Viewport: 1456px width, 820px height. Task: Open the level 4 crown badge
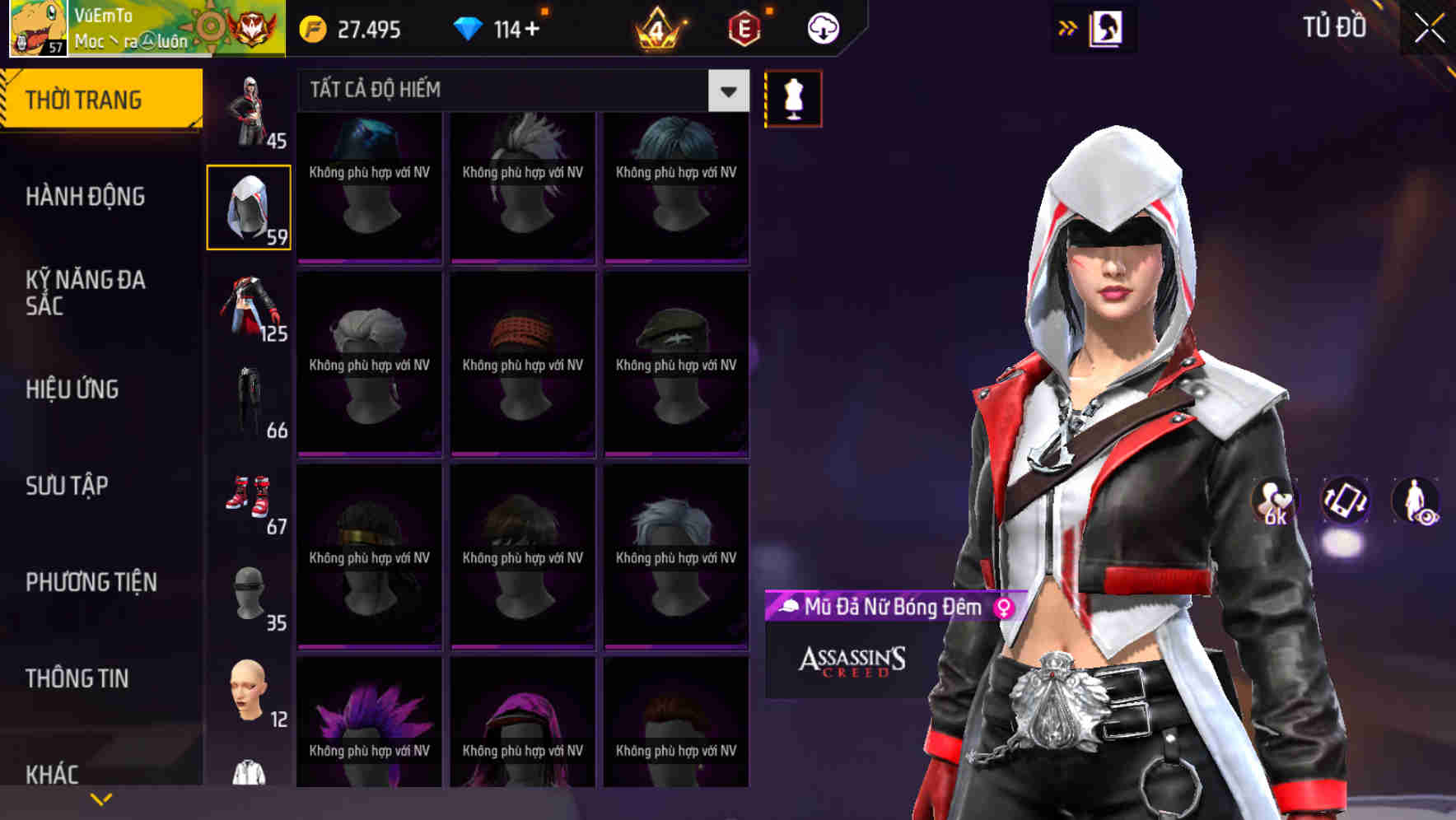point(656,28)
